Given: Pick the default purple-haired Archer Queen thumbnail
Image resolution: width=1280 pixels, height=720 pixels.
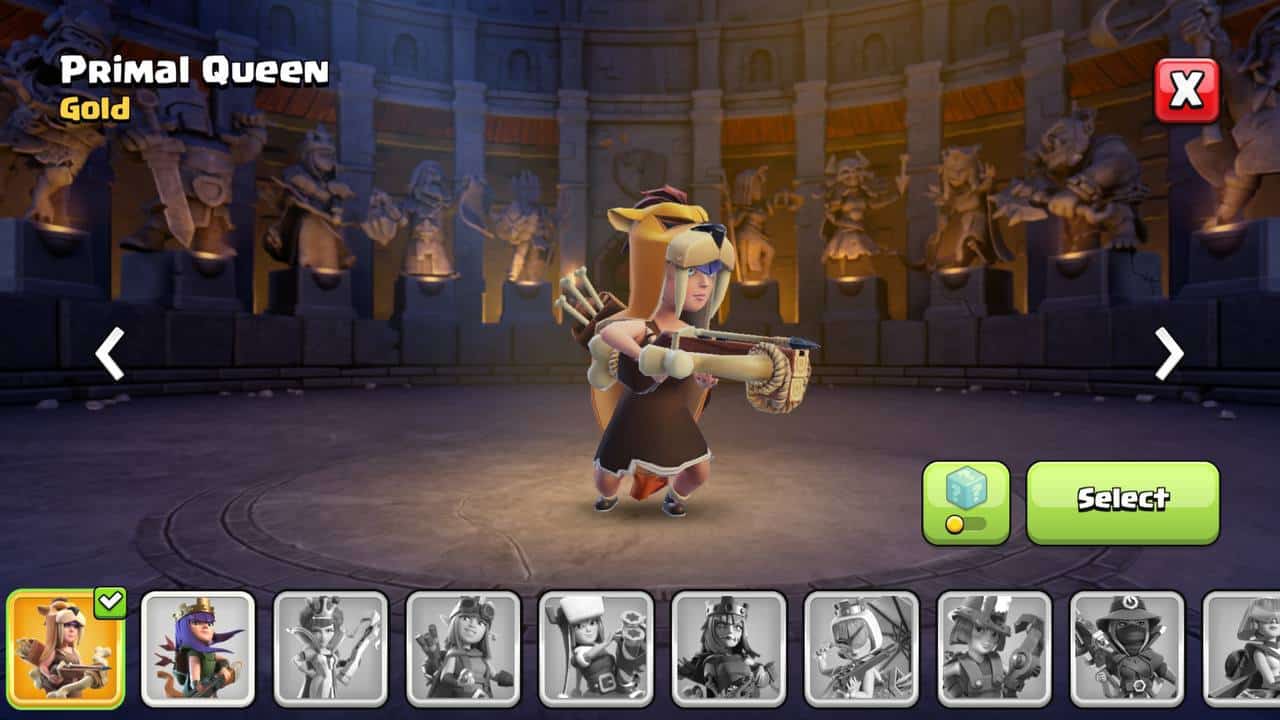Looking at the screenshot, I should (198, 648).
